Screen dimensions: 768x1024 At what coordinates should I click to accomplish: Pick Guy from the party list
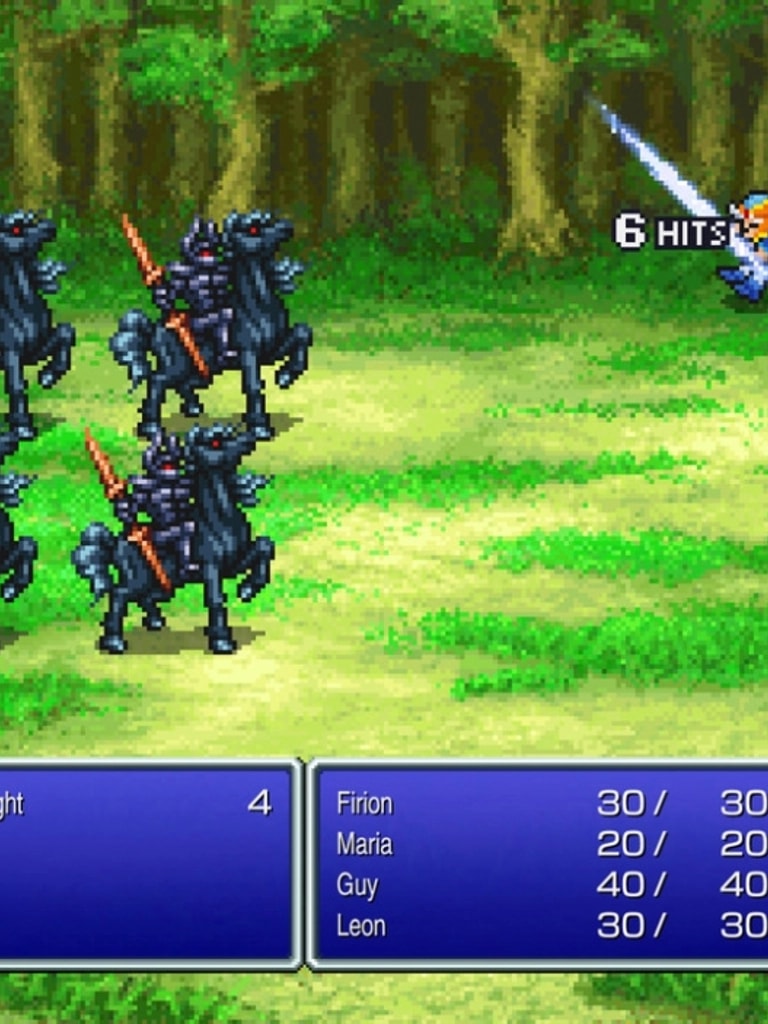357,885
